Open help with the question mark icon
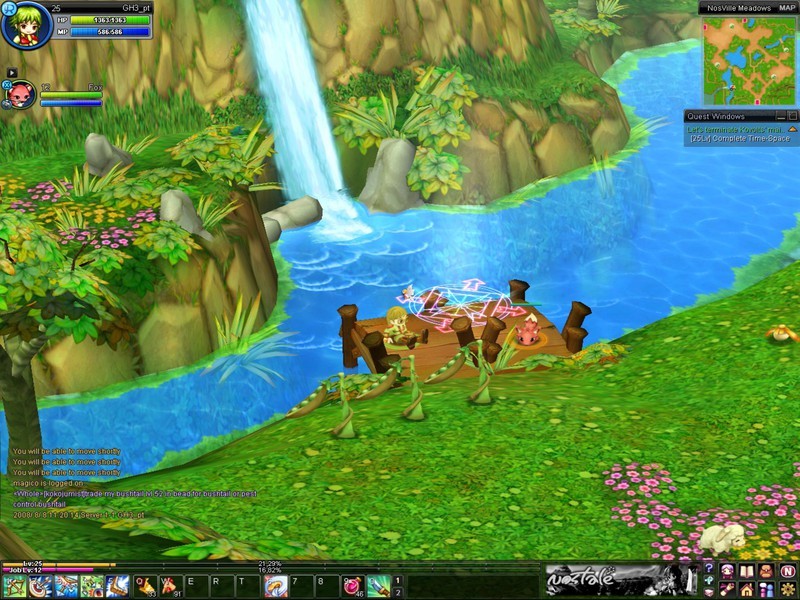Screen dimensions: 800x600 click(x=709, y=570)
